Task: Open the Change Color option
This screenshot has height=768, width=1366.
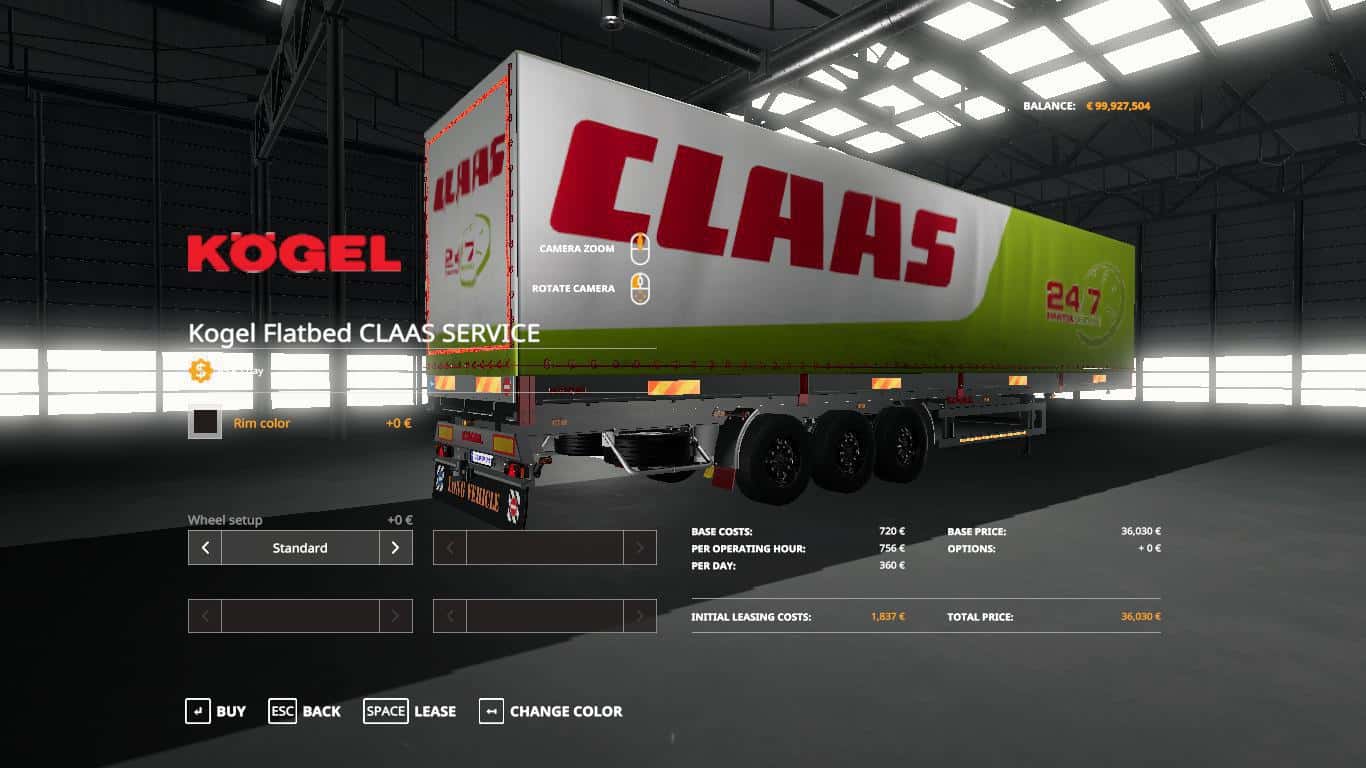Action: click(x=551, y=711)
